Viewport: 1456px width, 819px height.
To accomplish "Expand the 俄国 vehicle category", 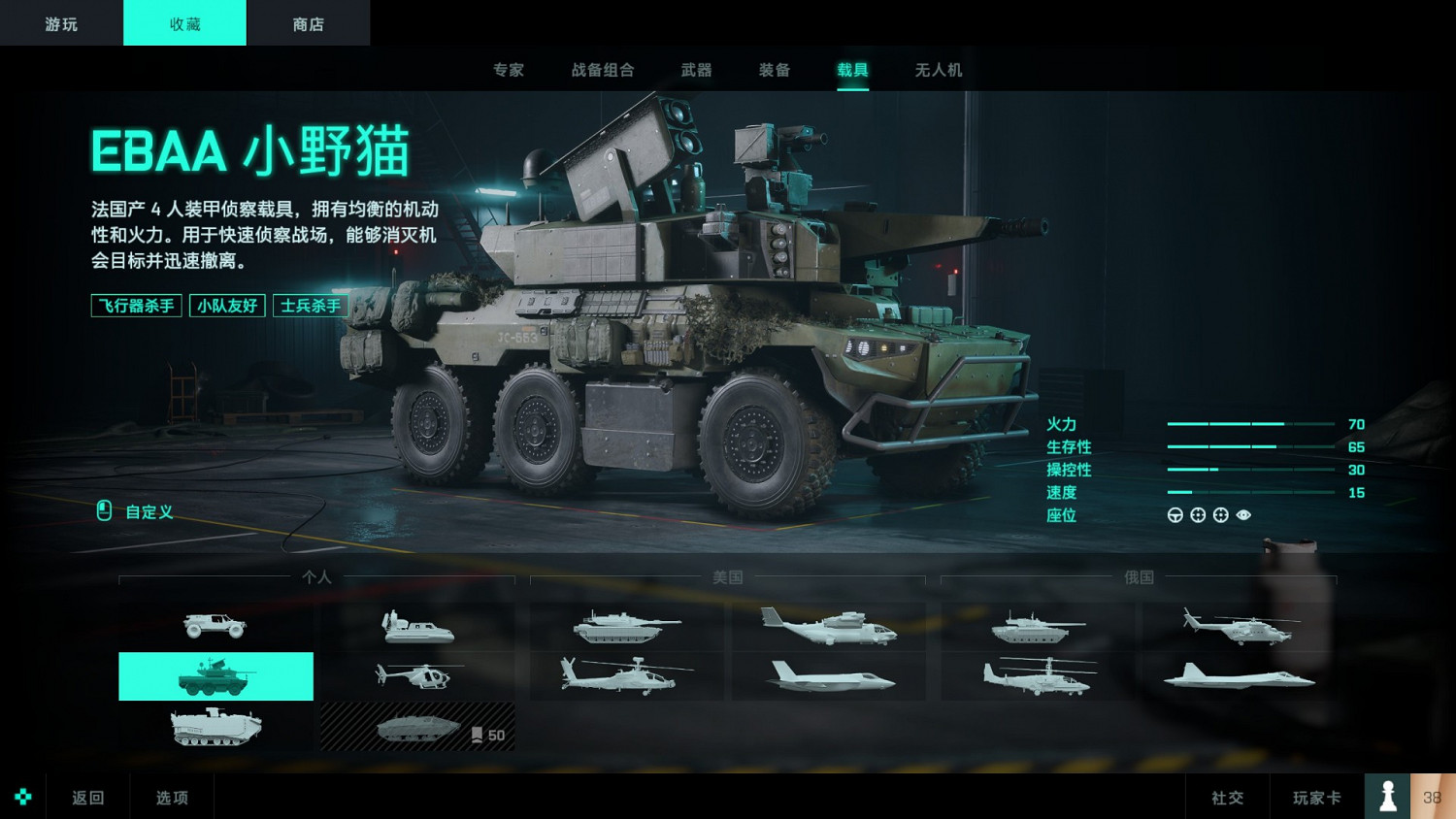I will pos(1138,576).
